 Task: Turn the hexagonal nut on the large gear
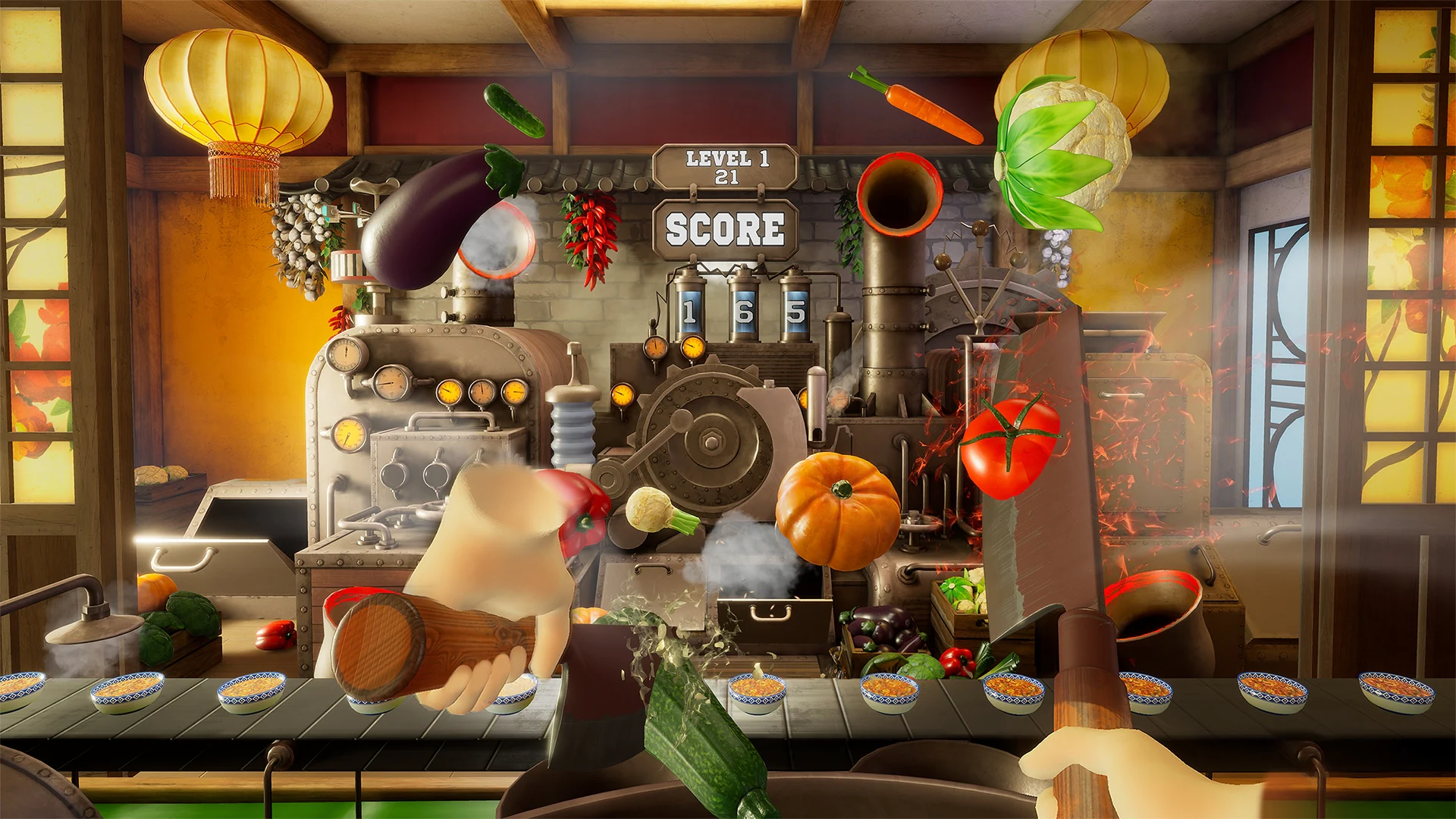coord(713,440)
